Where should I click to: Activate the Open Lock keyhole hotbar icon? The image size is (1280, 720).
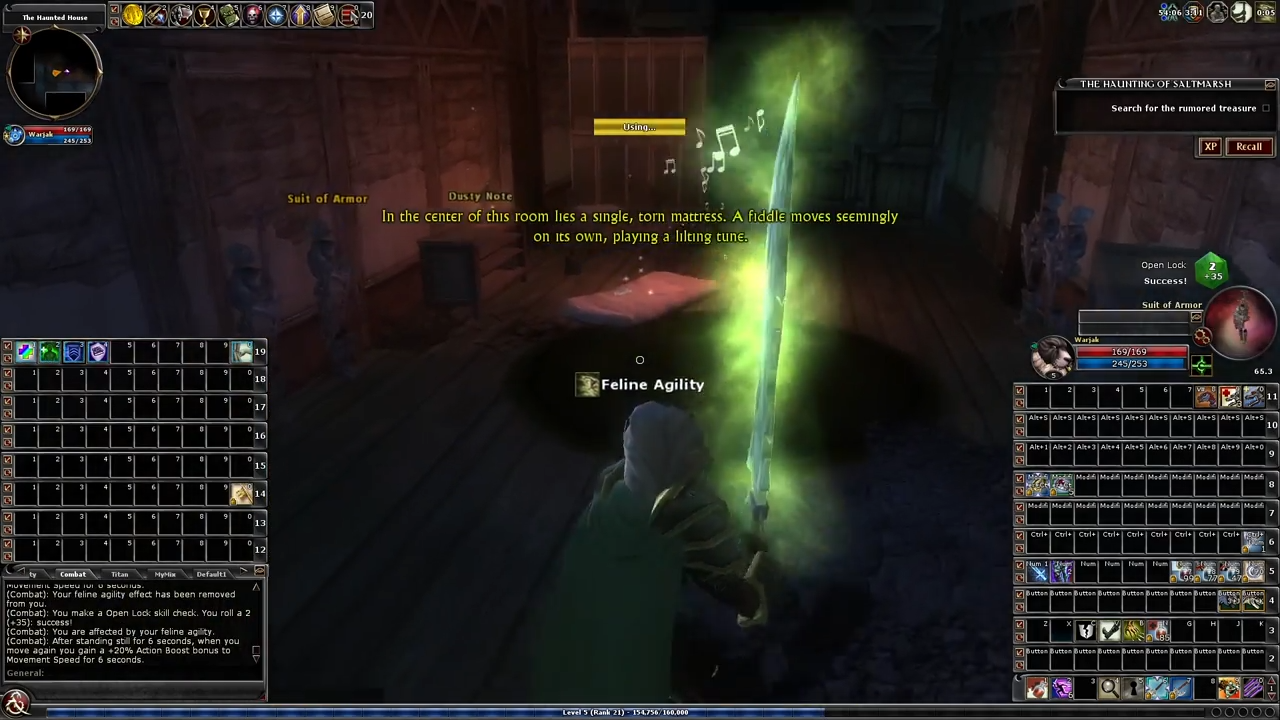pos(1134,687)
